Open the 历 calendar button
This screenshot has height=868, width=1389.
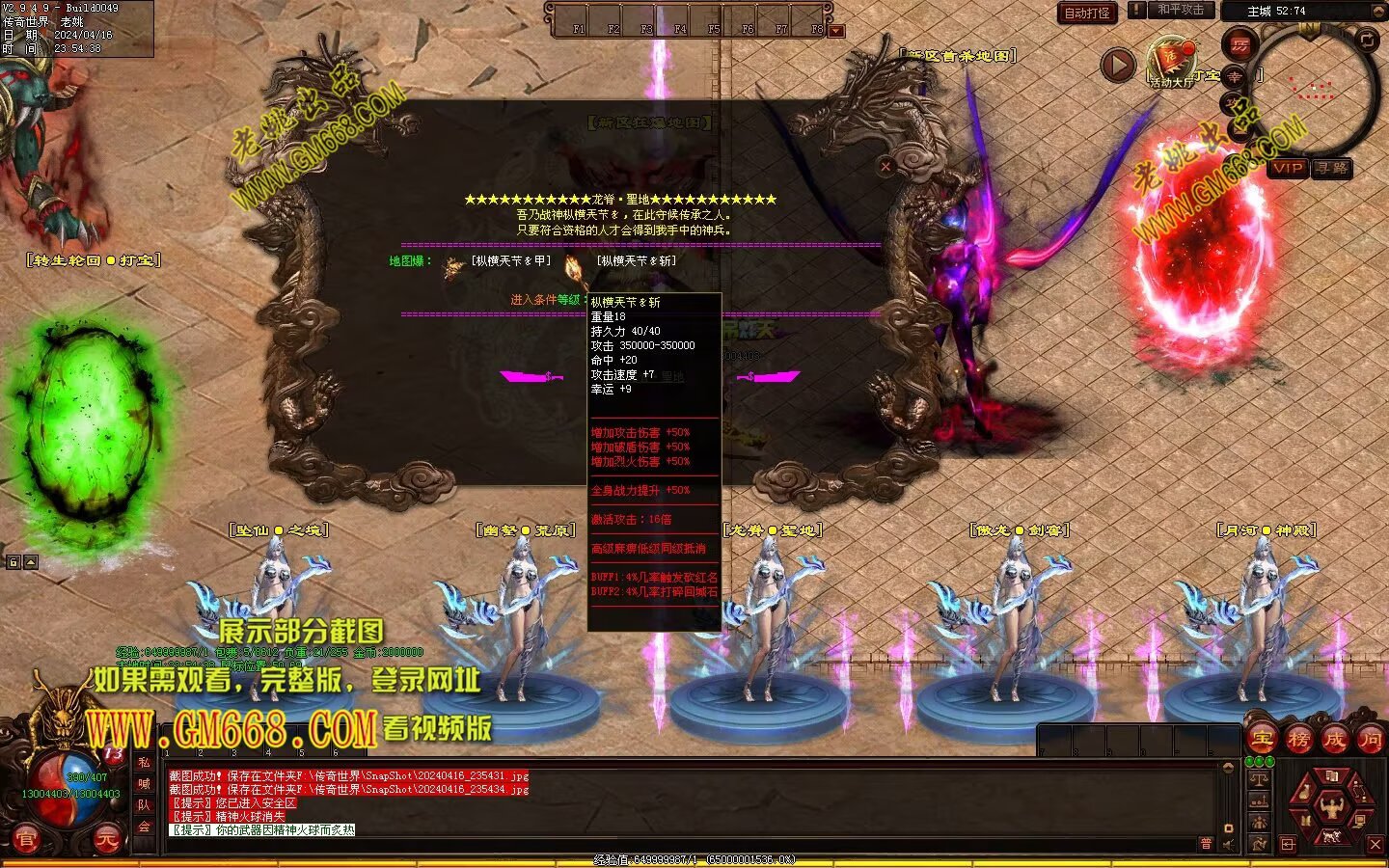(x=1239, y=45)
